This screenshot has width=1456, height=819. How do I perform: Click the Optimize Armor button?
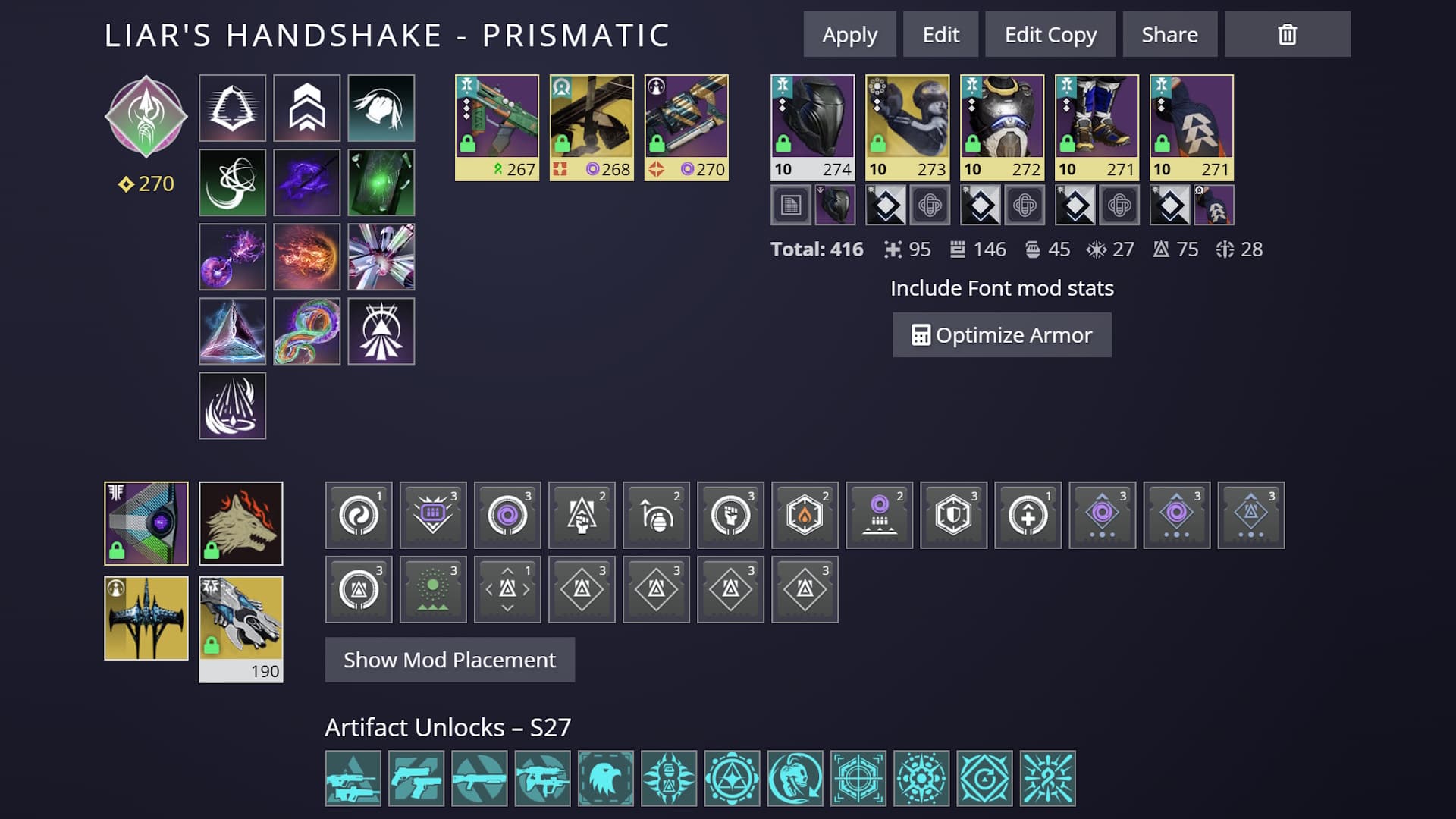[1002, 334]
